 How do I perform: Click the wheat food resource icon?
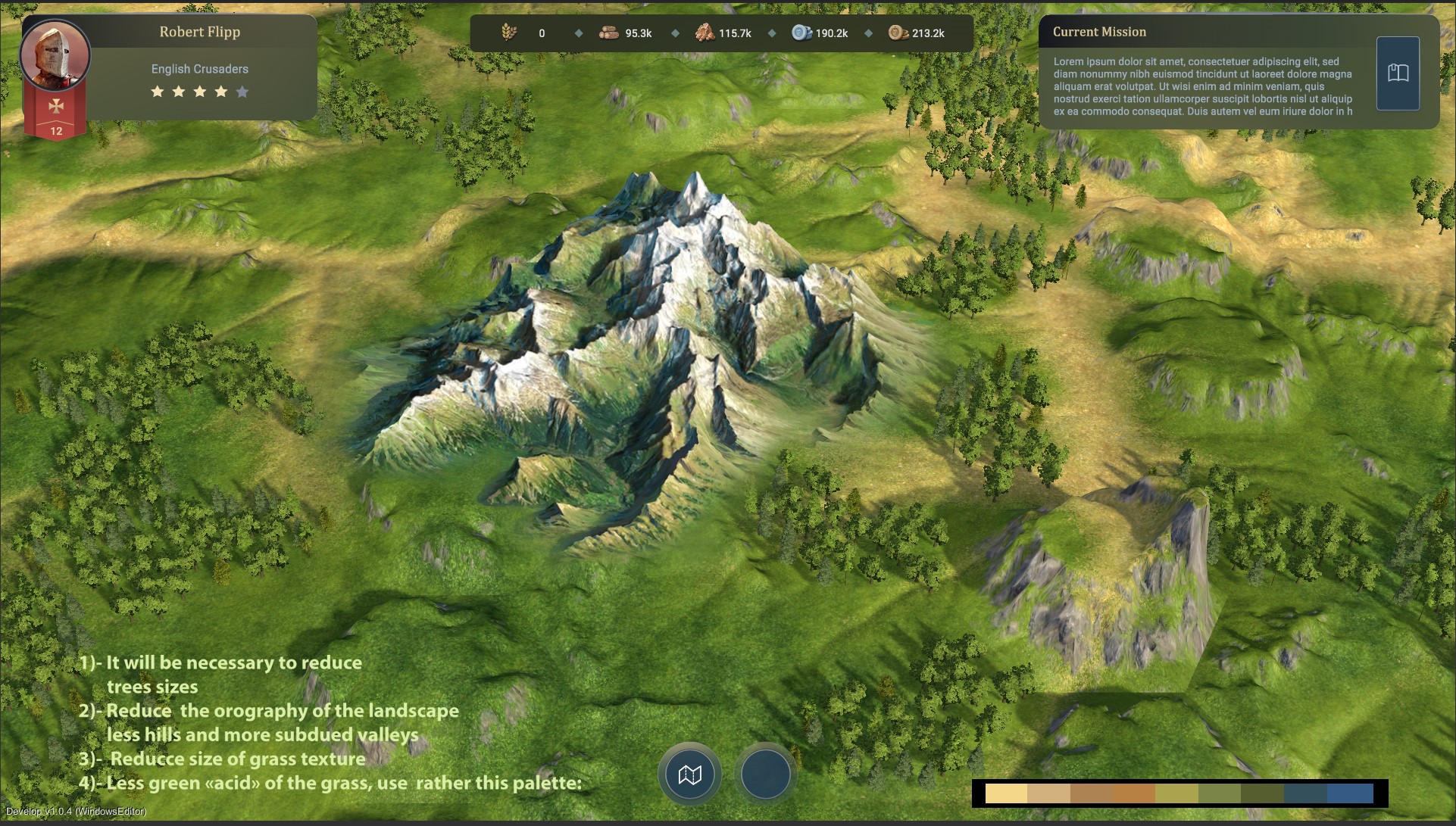[509, 33]
